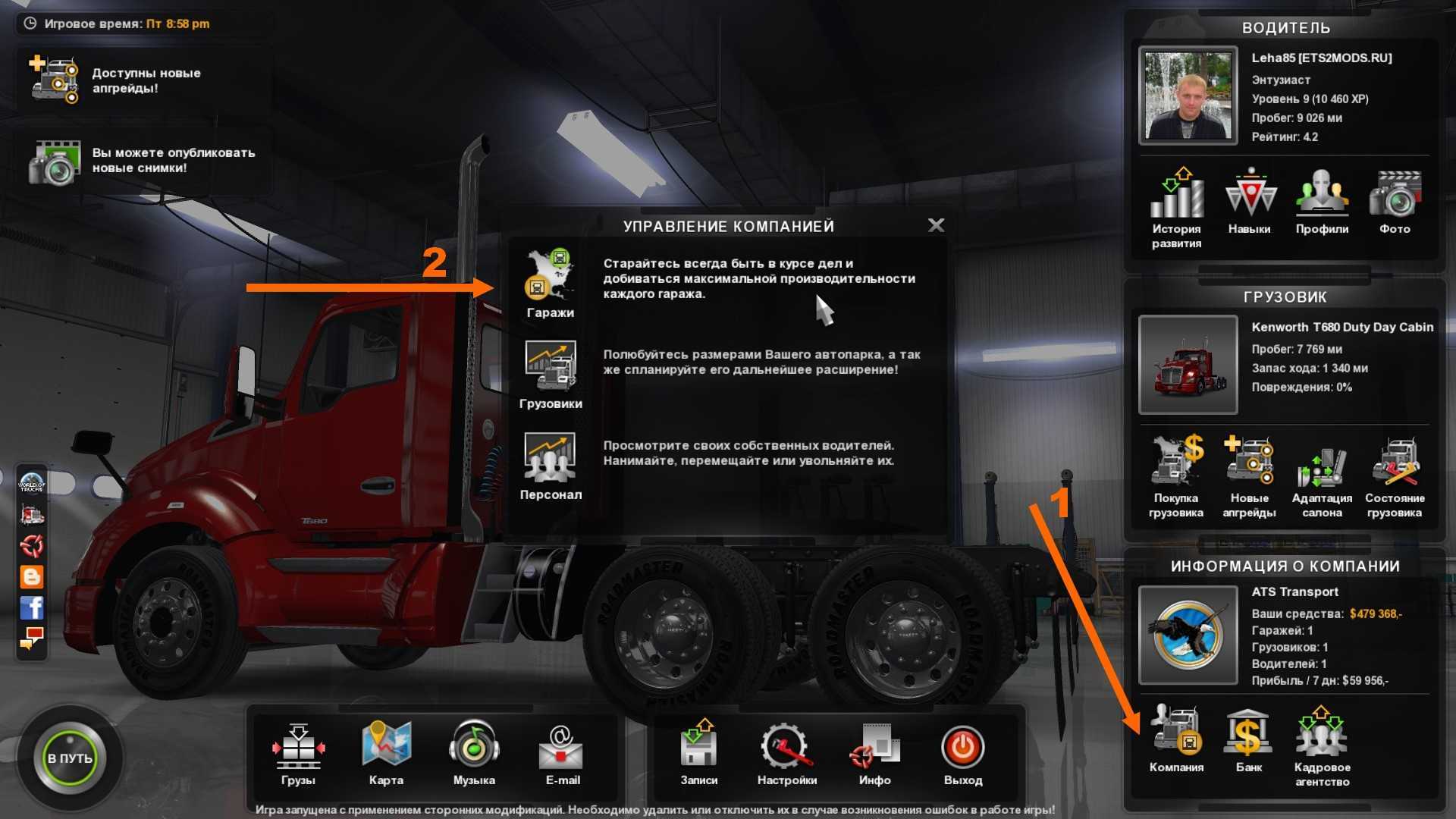Viewport: 1456px width, 819px height.
Task: Open the Компания company management icon
Action: [x=1175, y=739]
